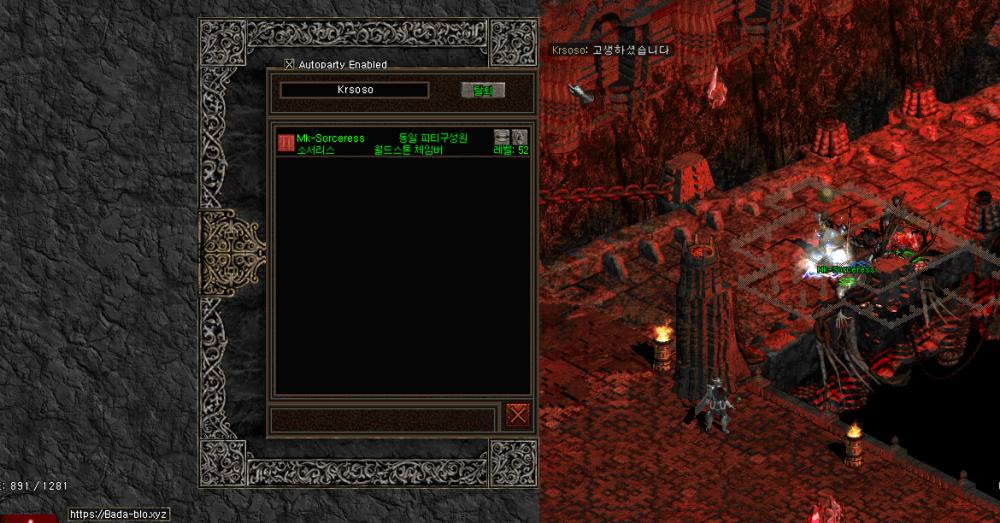Click the ear icon on Mk-Sorceress row

[520, 136]
